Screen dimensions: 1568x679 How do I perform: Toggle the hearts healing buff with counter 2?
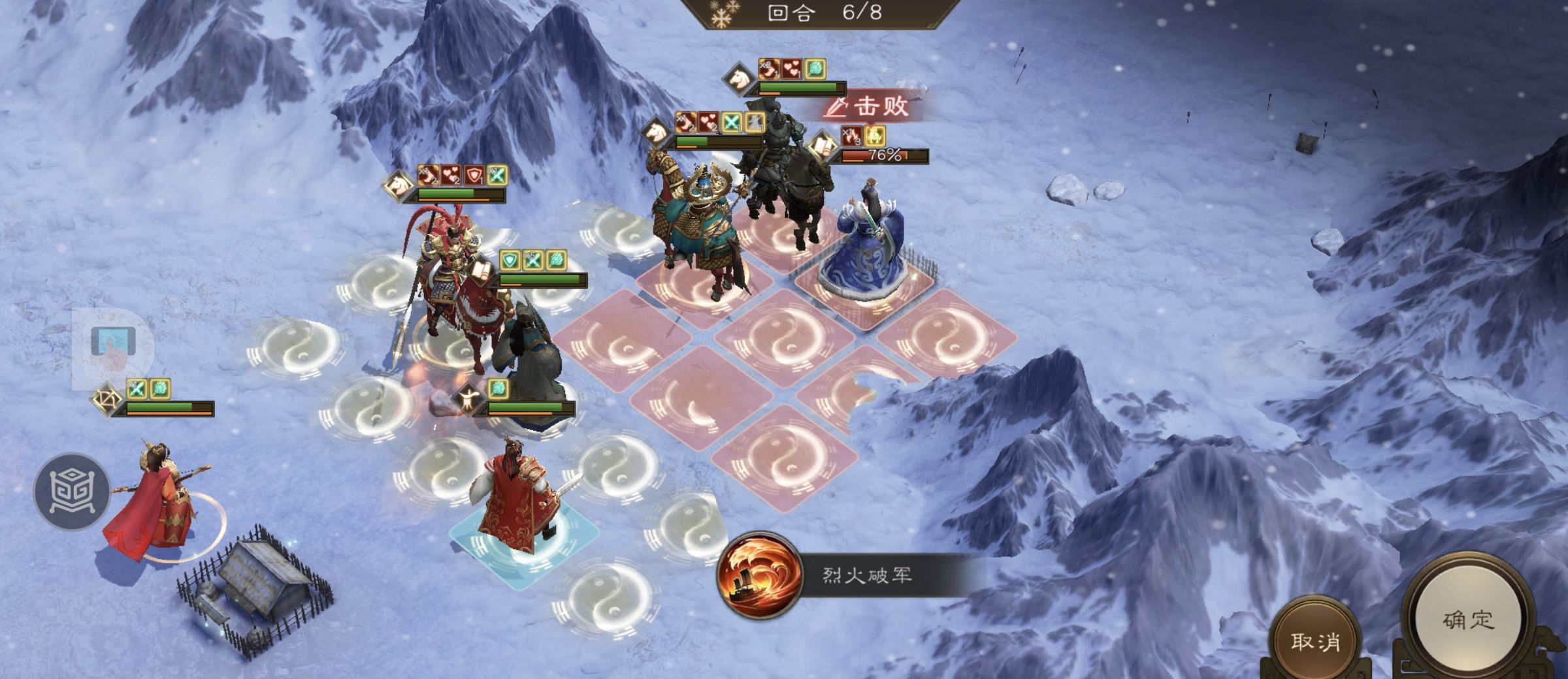709,121
